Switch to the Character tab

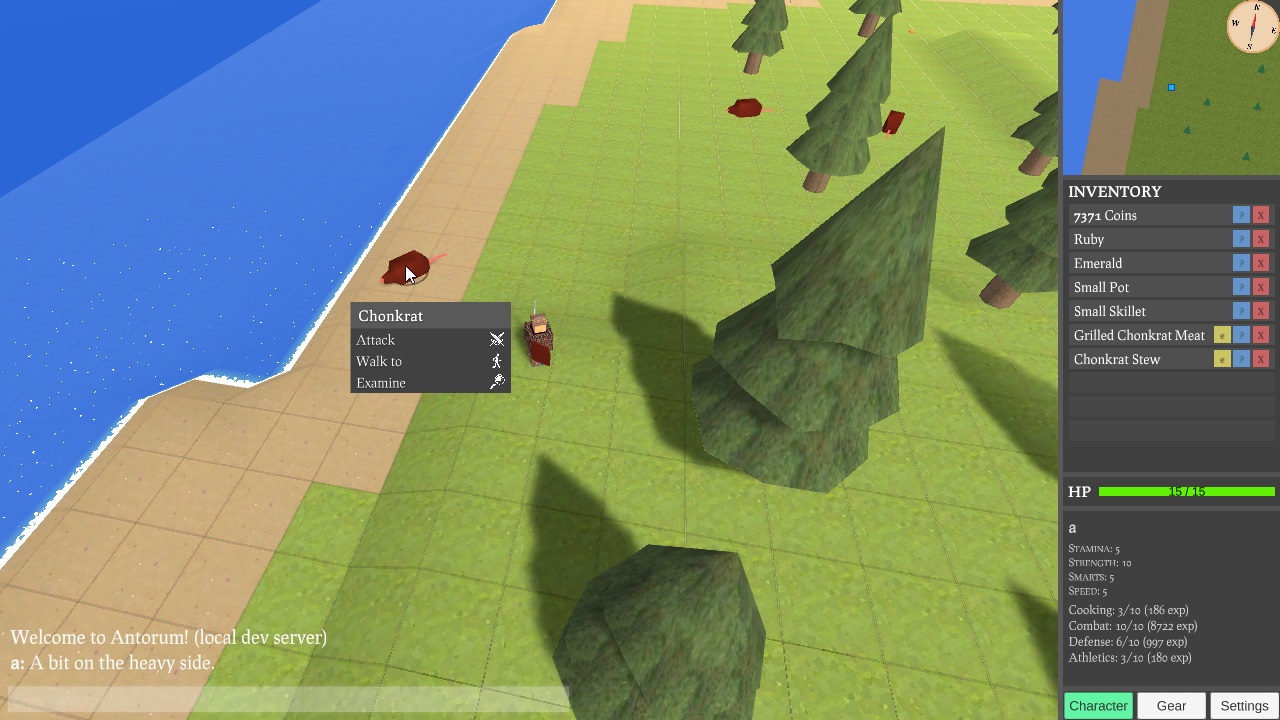click(1098, 706)
